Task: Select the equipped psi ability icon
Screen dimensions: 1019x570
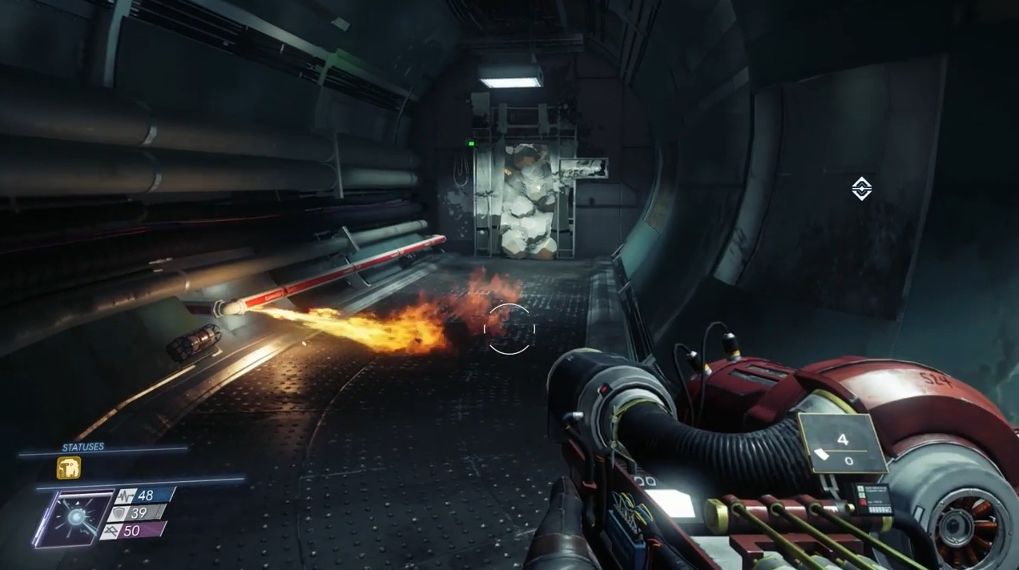Action: click(x=74, y=517)
